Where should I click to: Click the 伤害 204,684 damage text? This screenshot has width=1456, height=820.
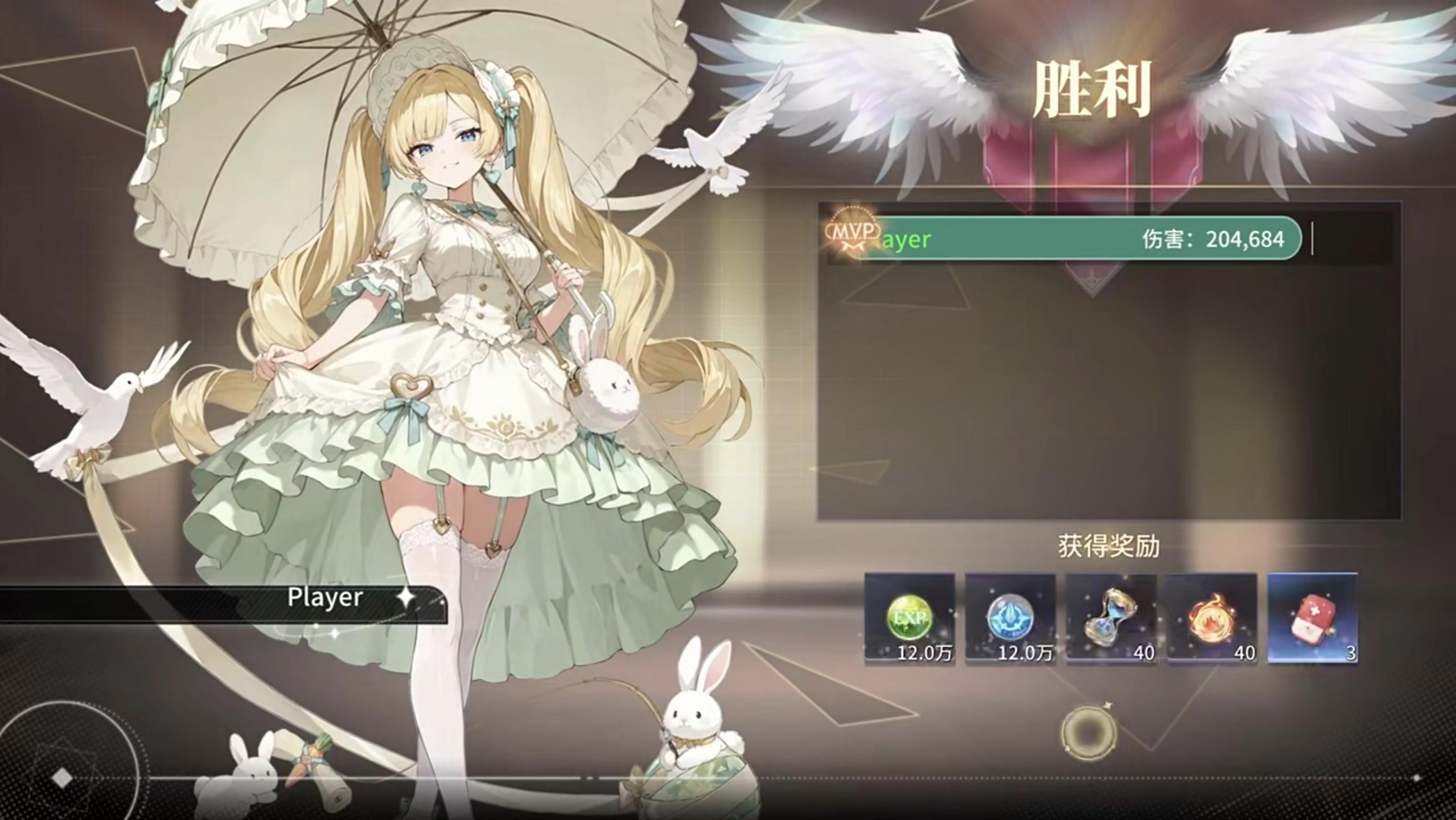[1212, 240]
